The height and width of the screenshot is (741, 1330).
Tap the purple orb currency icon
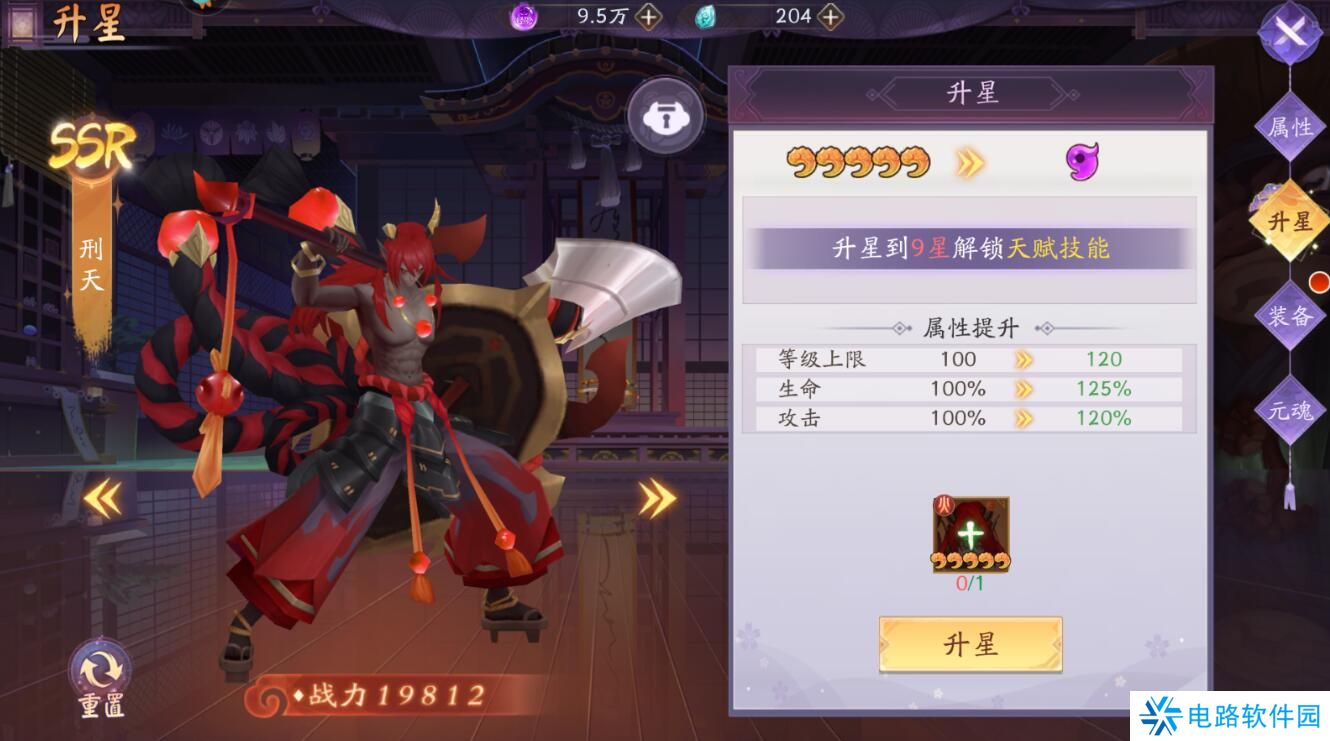(525, 16)
